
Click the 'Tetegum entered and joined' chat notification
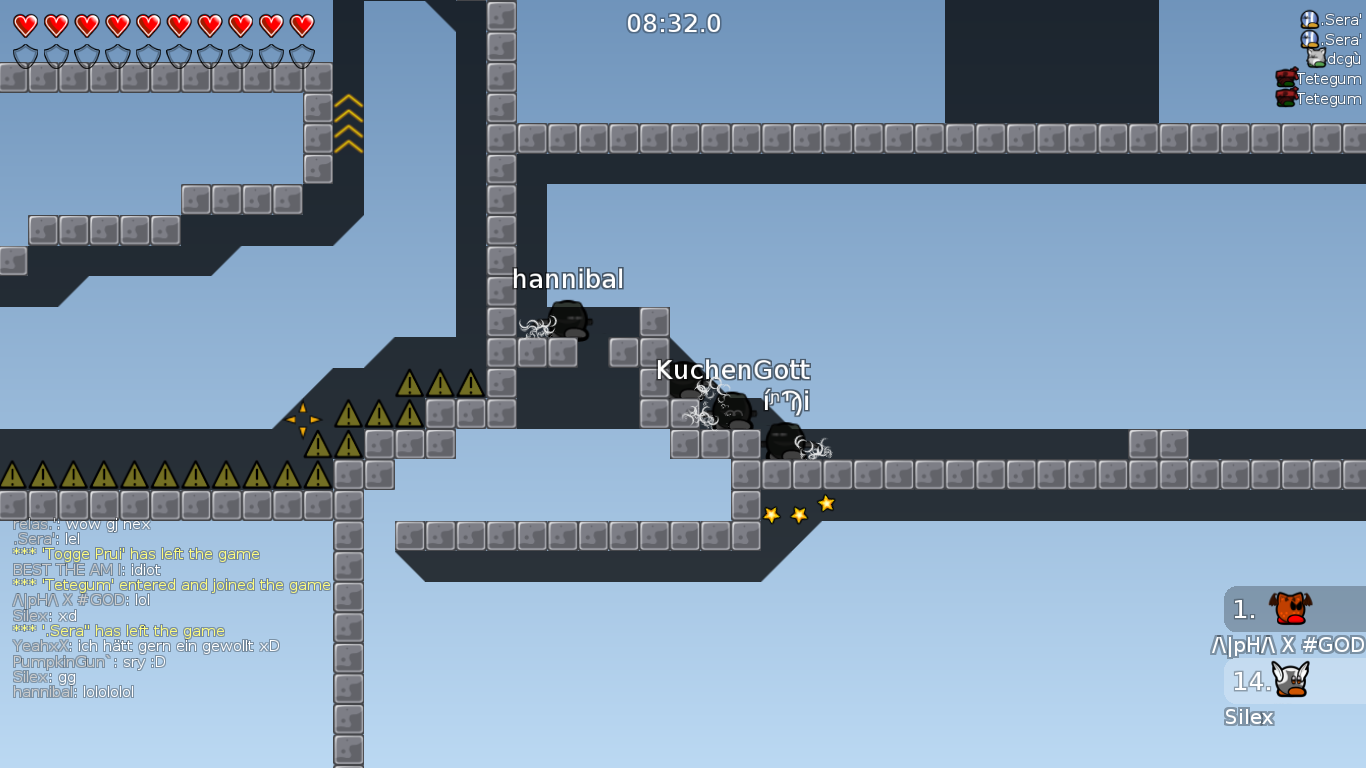(172, 584)
